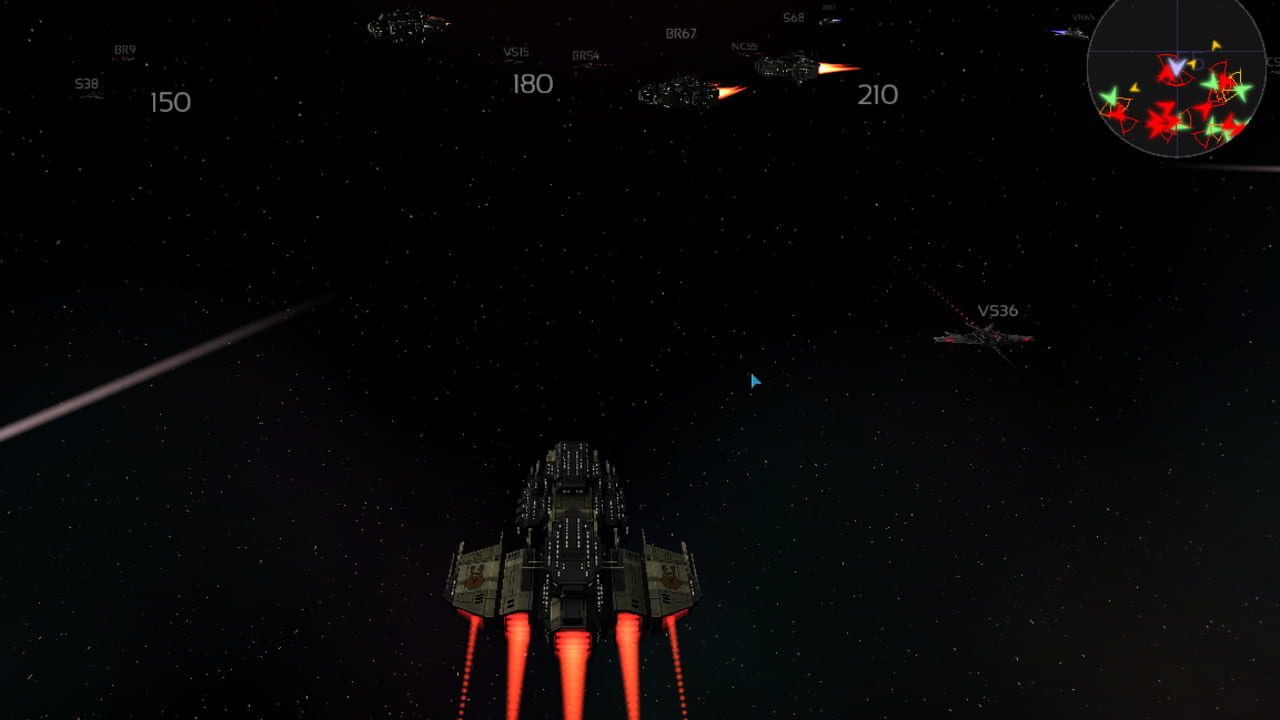Viewport: 1280px width, 720px height.
Task: Select the BR67 ship target label
Action: coord(680,34)
